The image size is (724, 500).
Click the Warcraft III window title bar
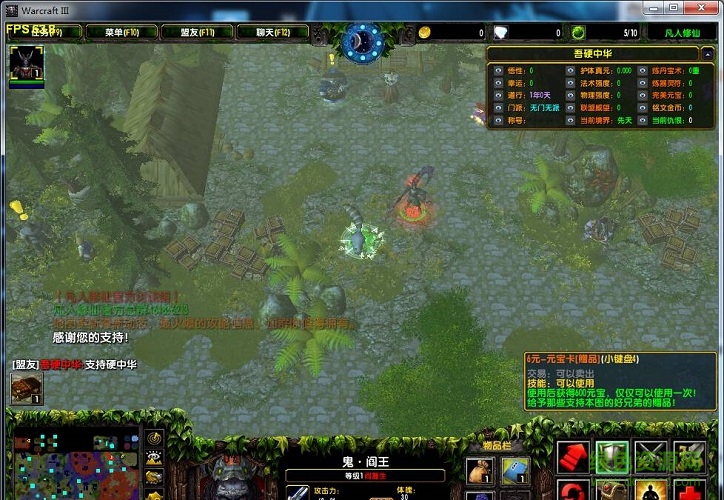(300, 9)
